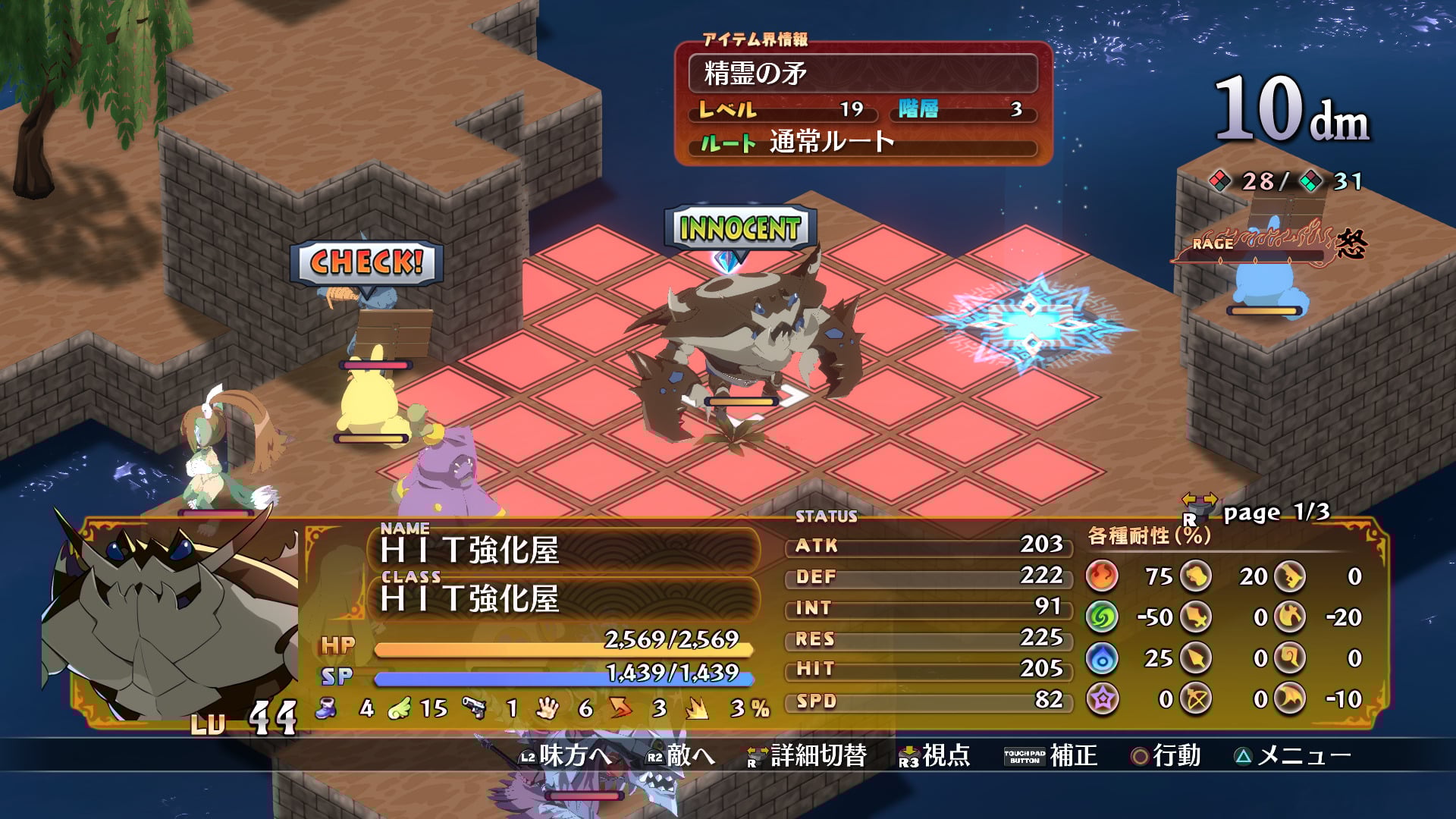Select the bow weapon resistance icon

coord(1196,698)
